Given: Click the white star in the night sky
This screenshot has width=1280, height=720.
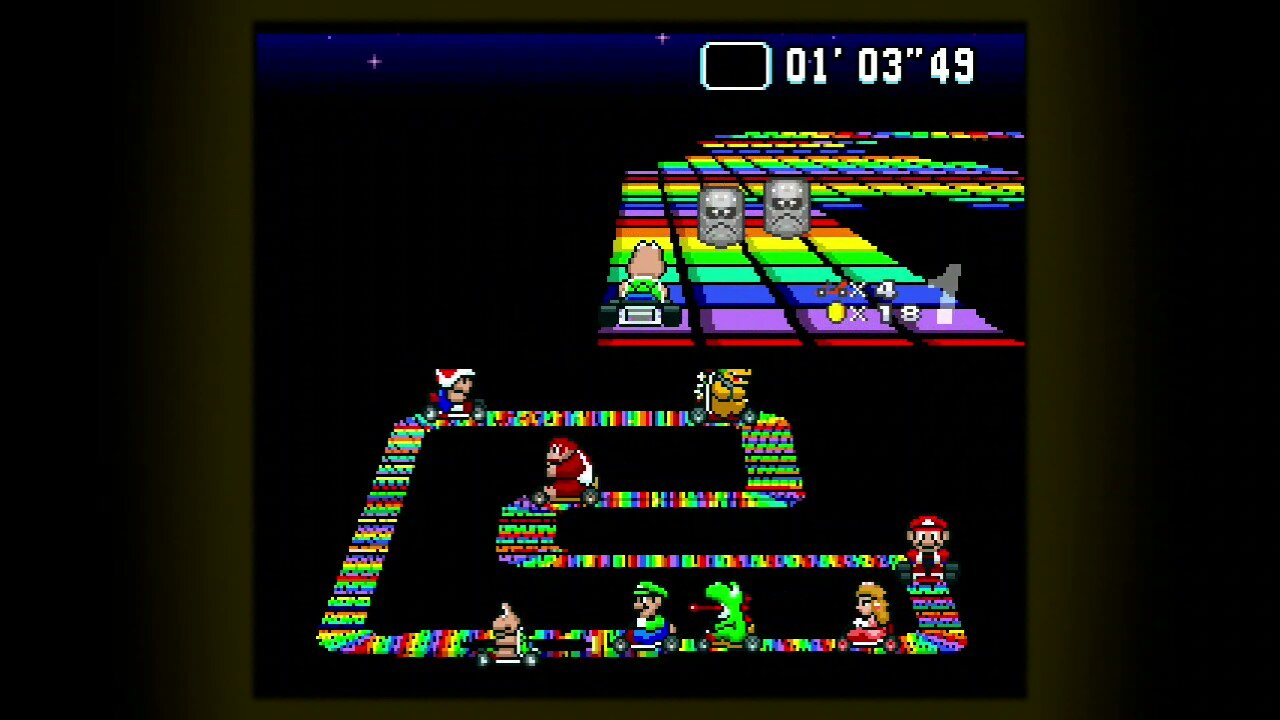Looking at the screenshot, I should (x=374, y=60).
